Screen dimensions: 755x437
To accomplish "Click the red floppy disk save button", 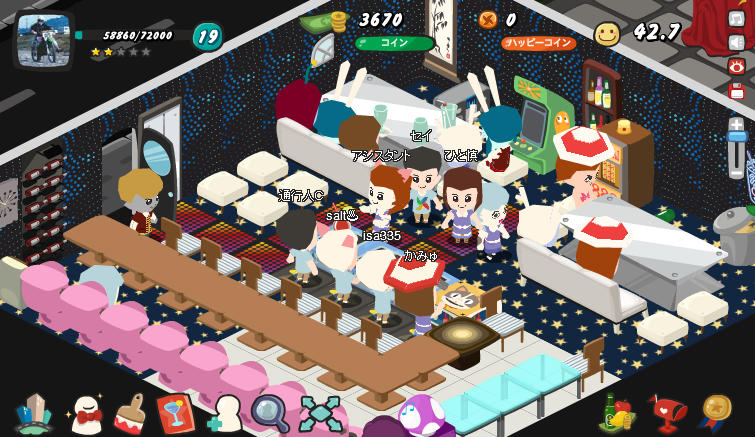I will click(737, 91).
